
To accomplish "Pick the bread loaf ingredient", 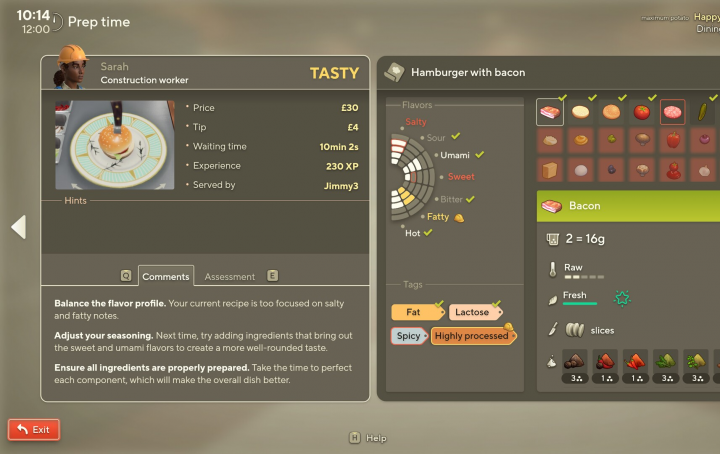I will click(x=550, y=170).
